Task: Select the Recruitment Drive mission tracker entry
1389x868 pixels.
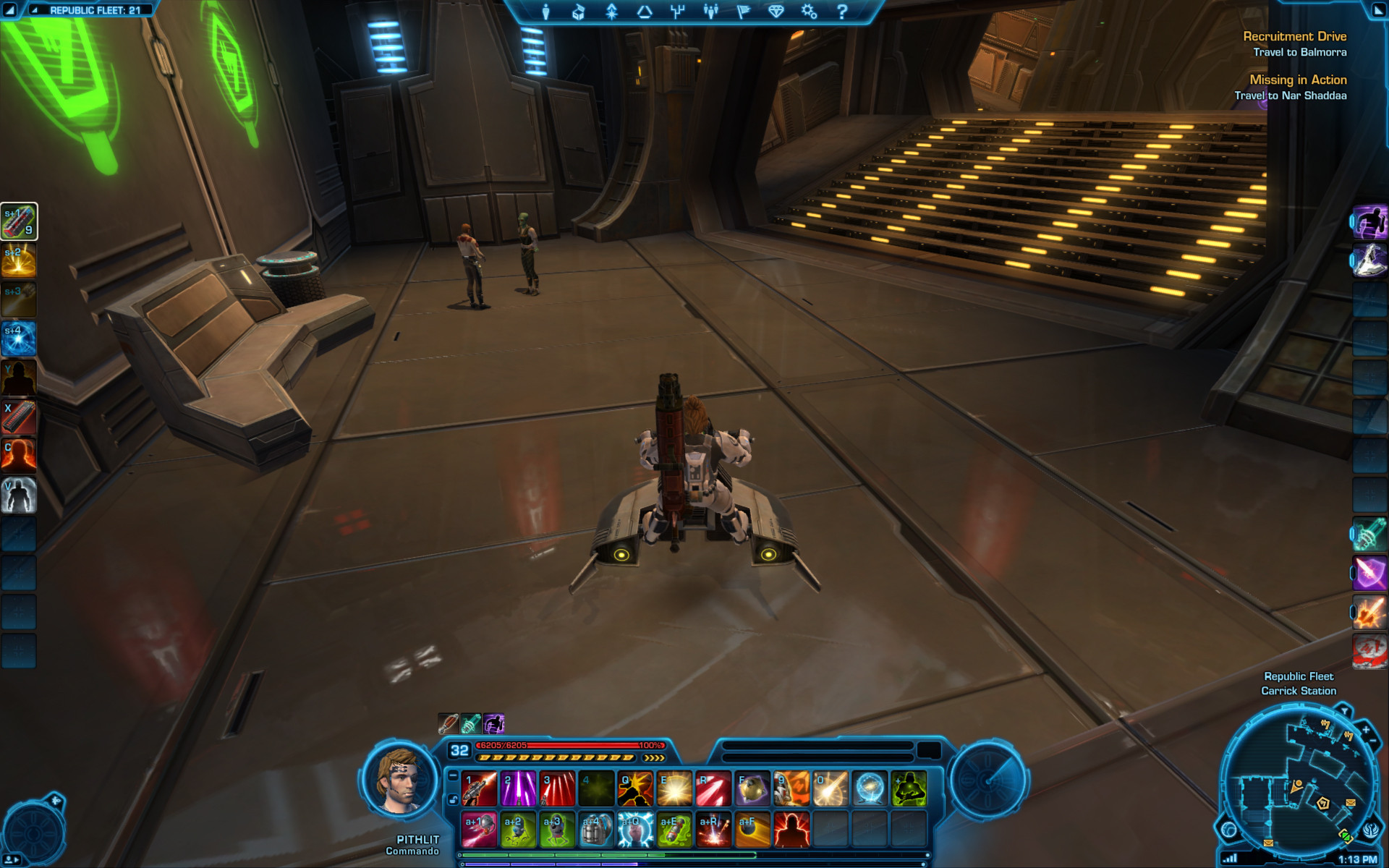Action: pyautogui.click(x=1294, y=36)
